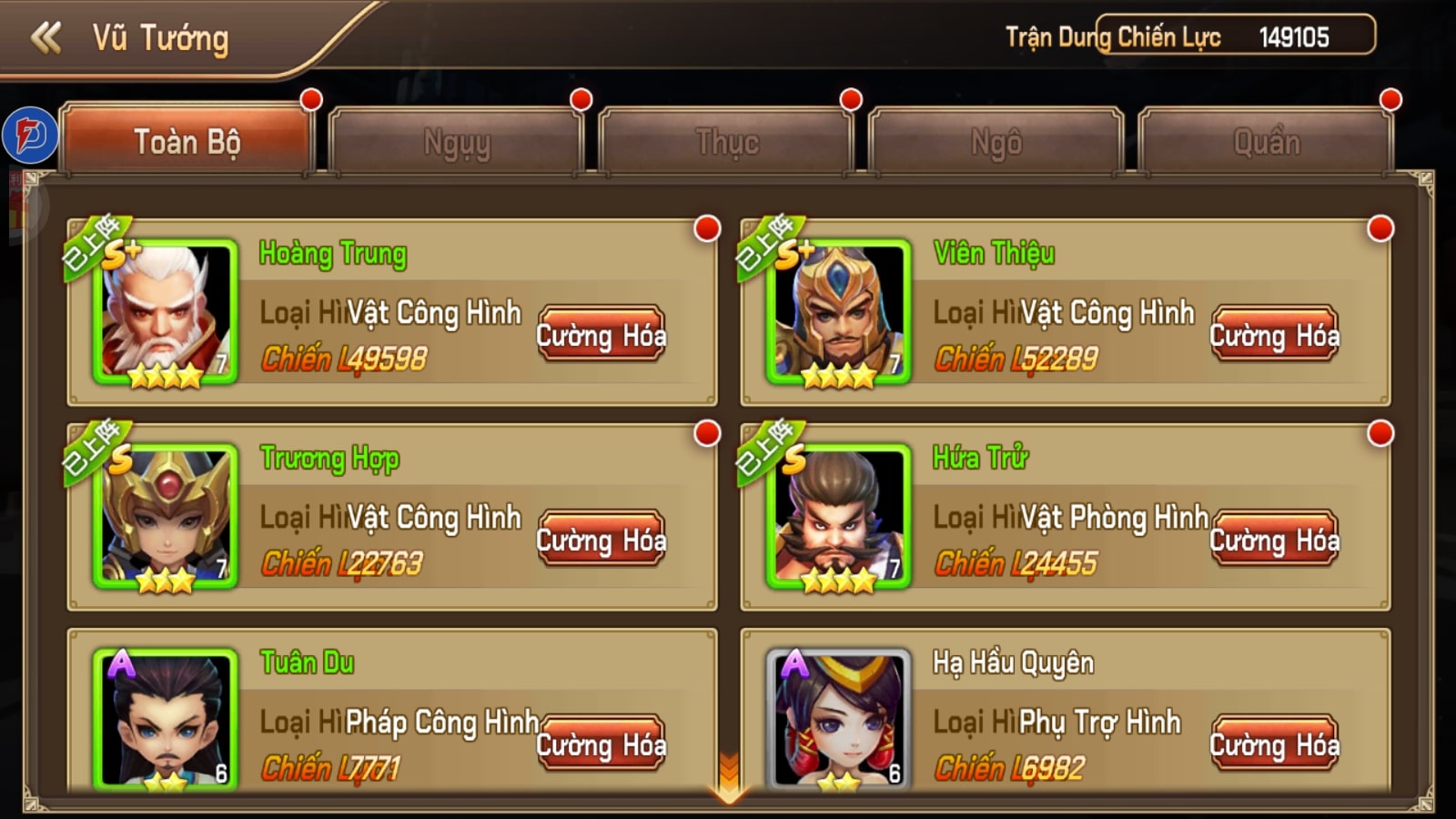Switch to the Thục faction tab
The width and height of the screenshot is (1456, 819).
tap(726, 142)
